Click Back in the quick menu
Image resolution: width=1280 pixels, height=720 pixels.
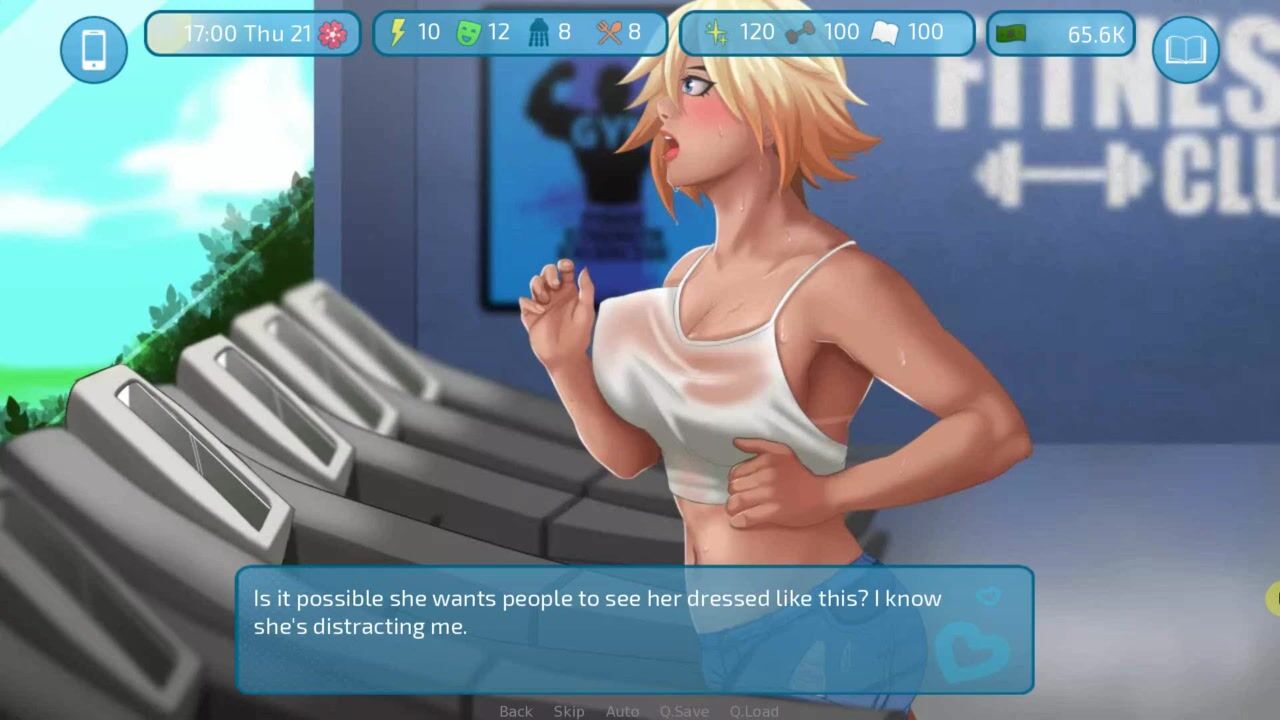click(516, 711)
